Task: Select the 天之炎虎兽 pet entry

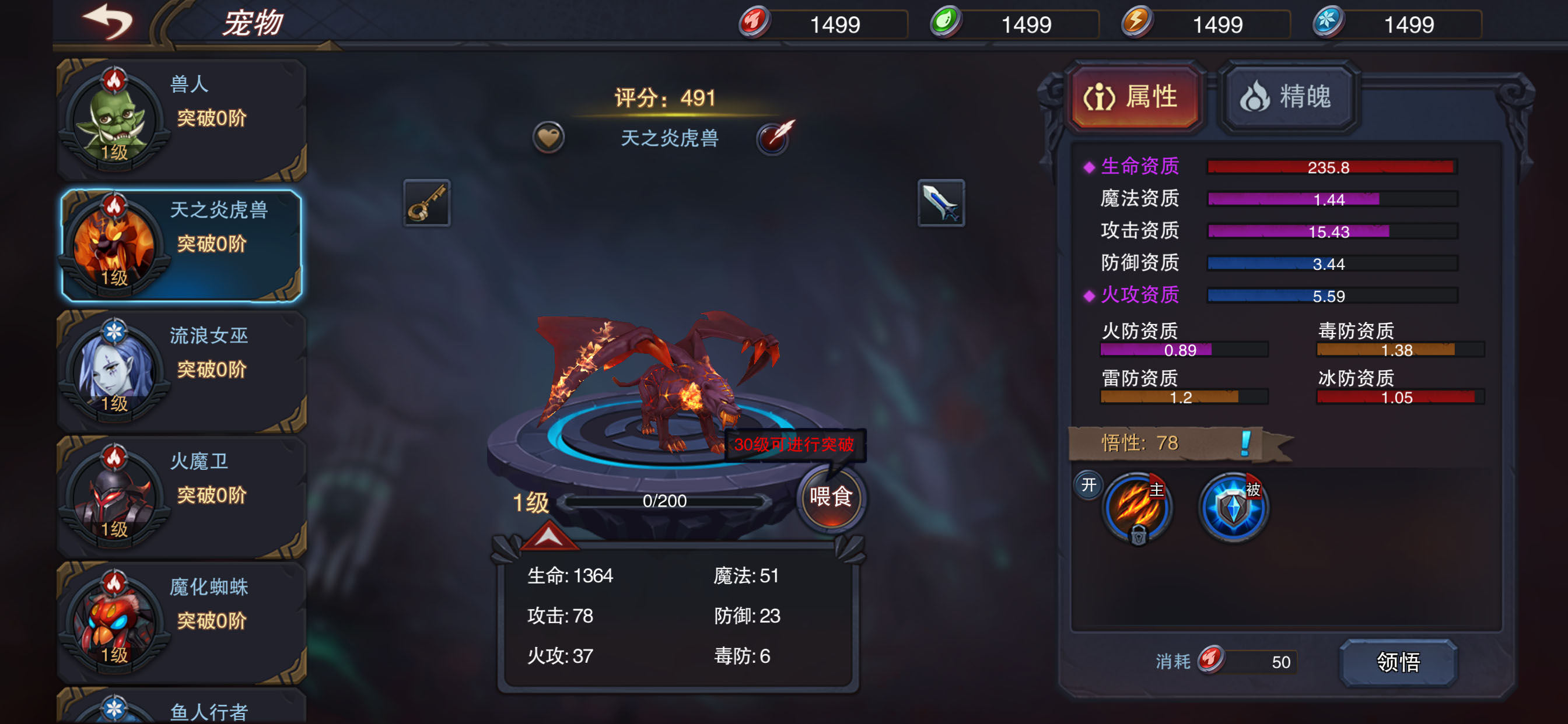Action: point(181,245)
